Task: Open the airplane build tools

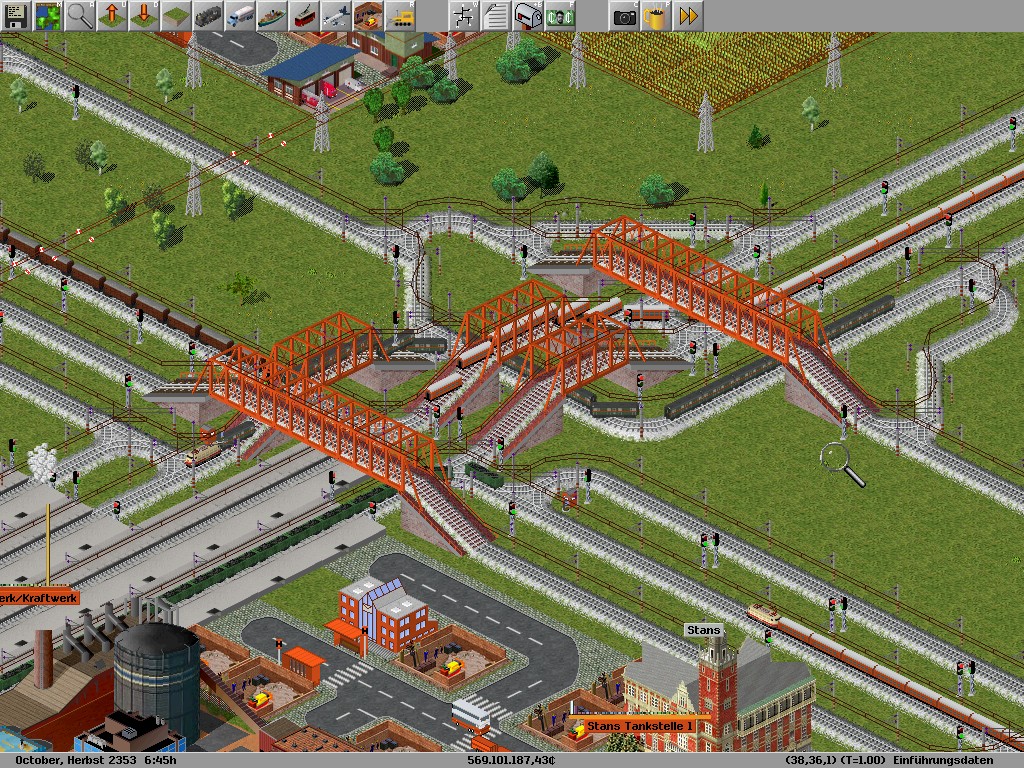Action: point(336,15)
